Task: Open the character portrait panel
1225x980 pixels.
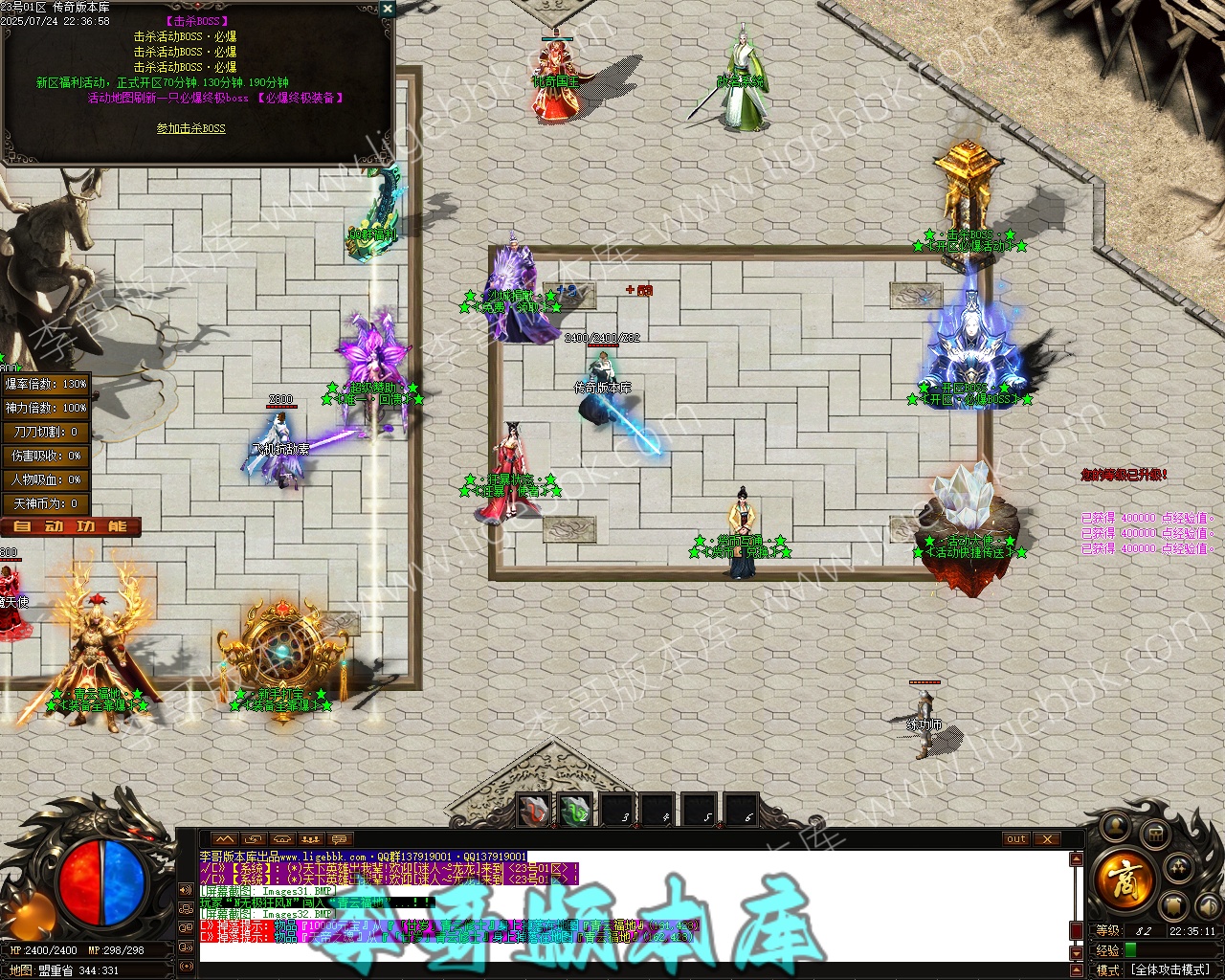Action: pos(1114,825)
